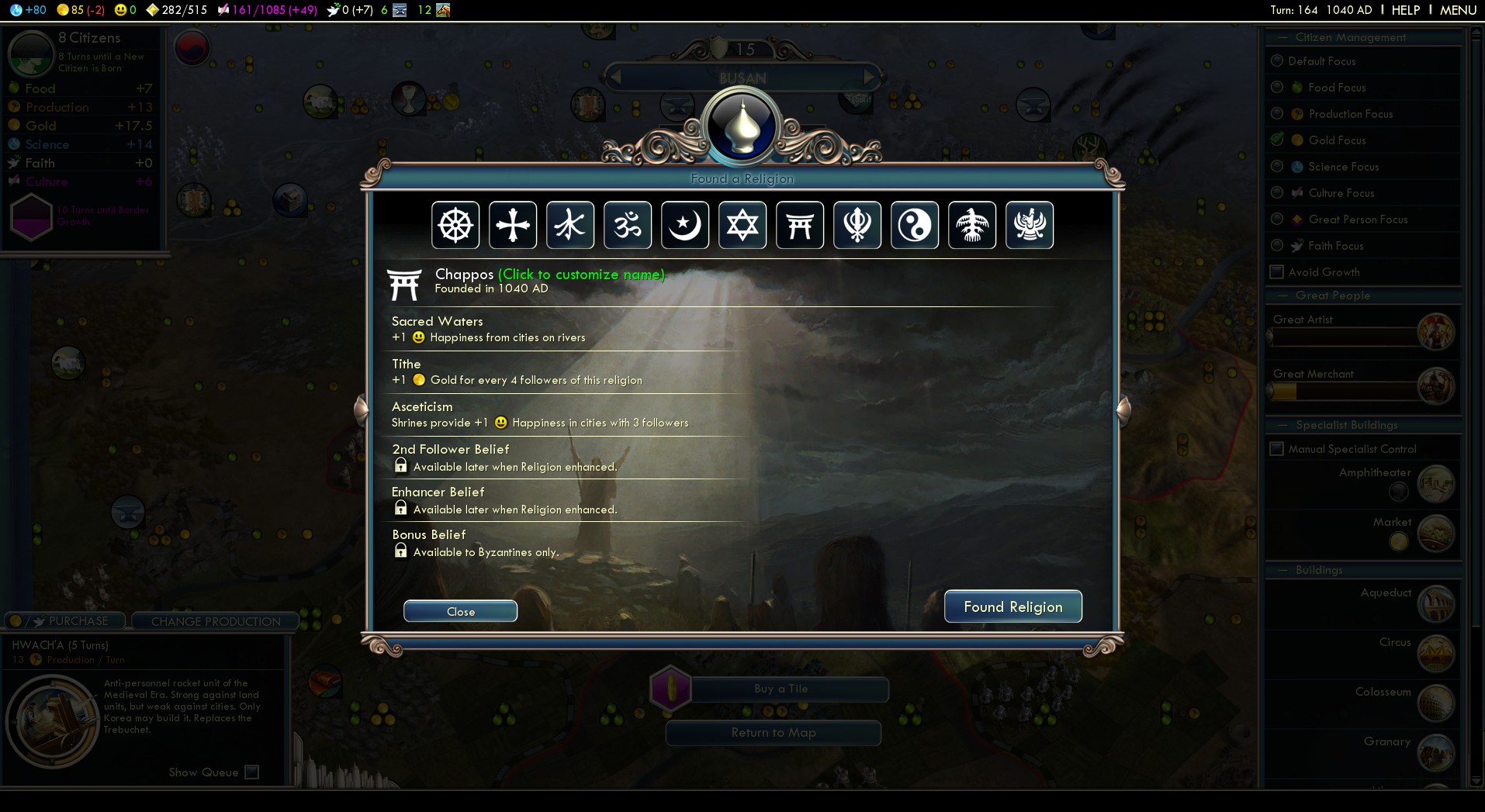Choose the Taoism yin-yang symbol
The height and width of the screenshot is (812, 1485).
point(915,226)
